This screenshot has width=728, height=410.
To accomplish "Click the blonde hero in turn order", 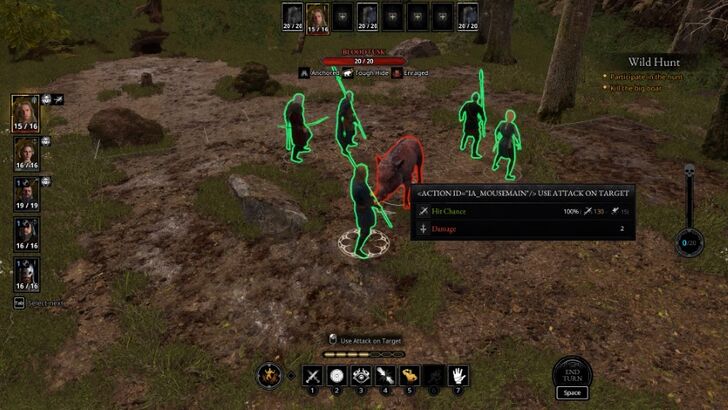I will 318,17.
